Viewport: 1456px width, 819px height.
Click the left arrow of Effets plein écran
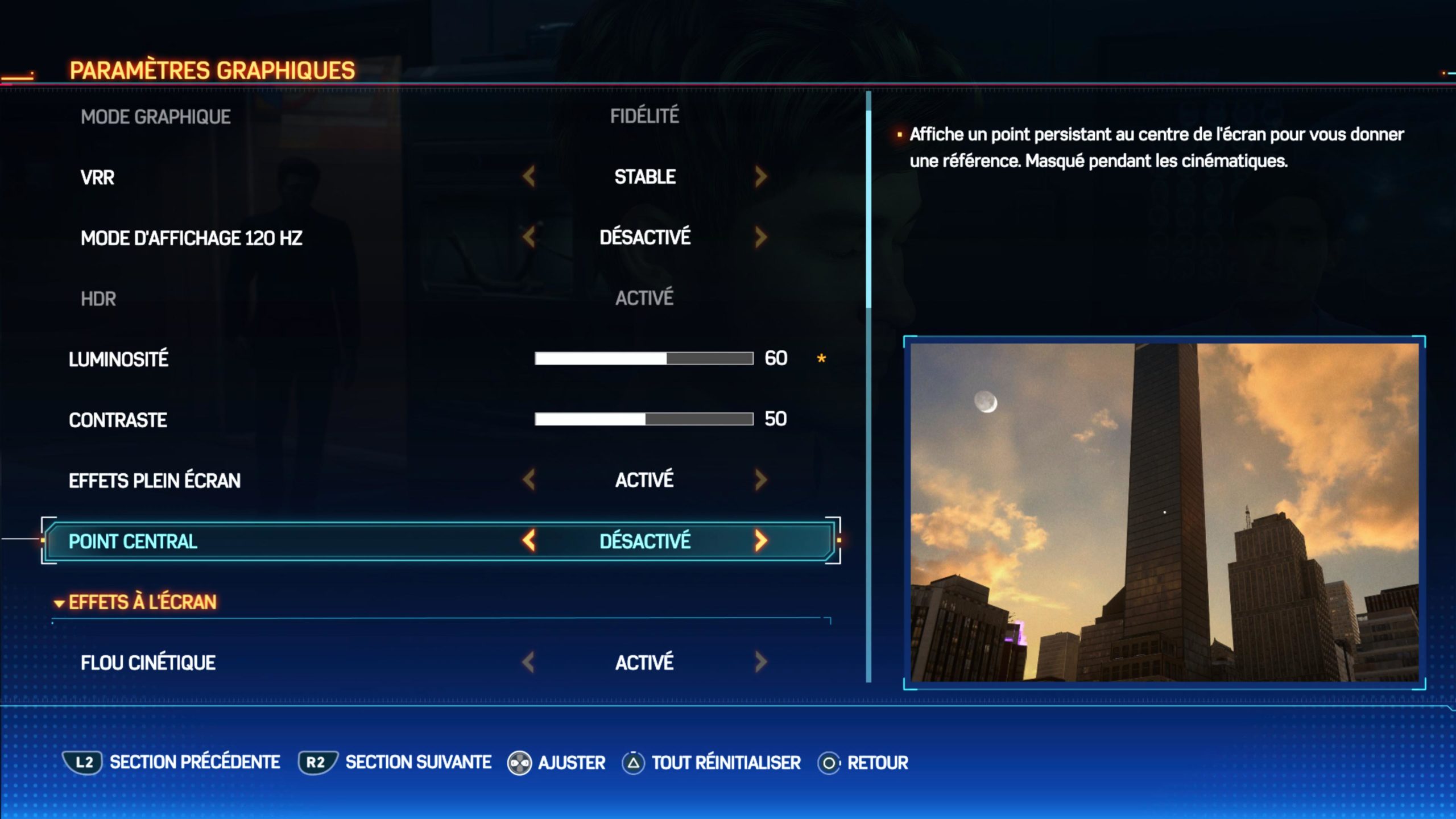tap(529, 480)
